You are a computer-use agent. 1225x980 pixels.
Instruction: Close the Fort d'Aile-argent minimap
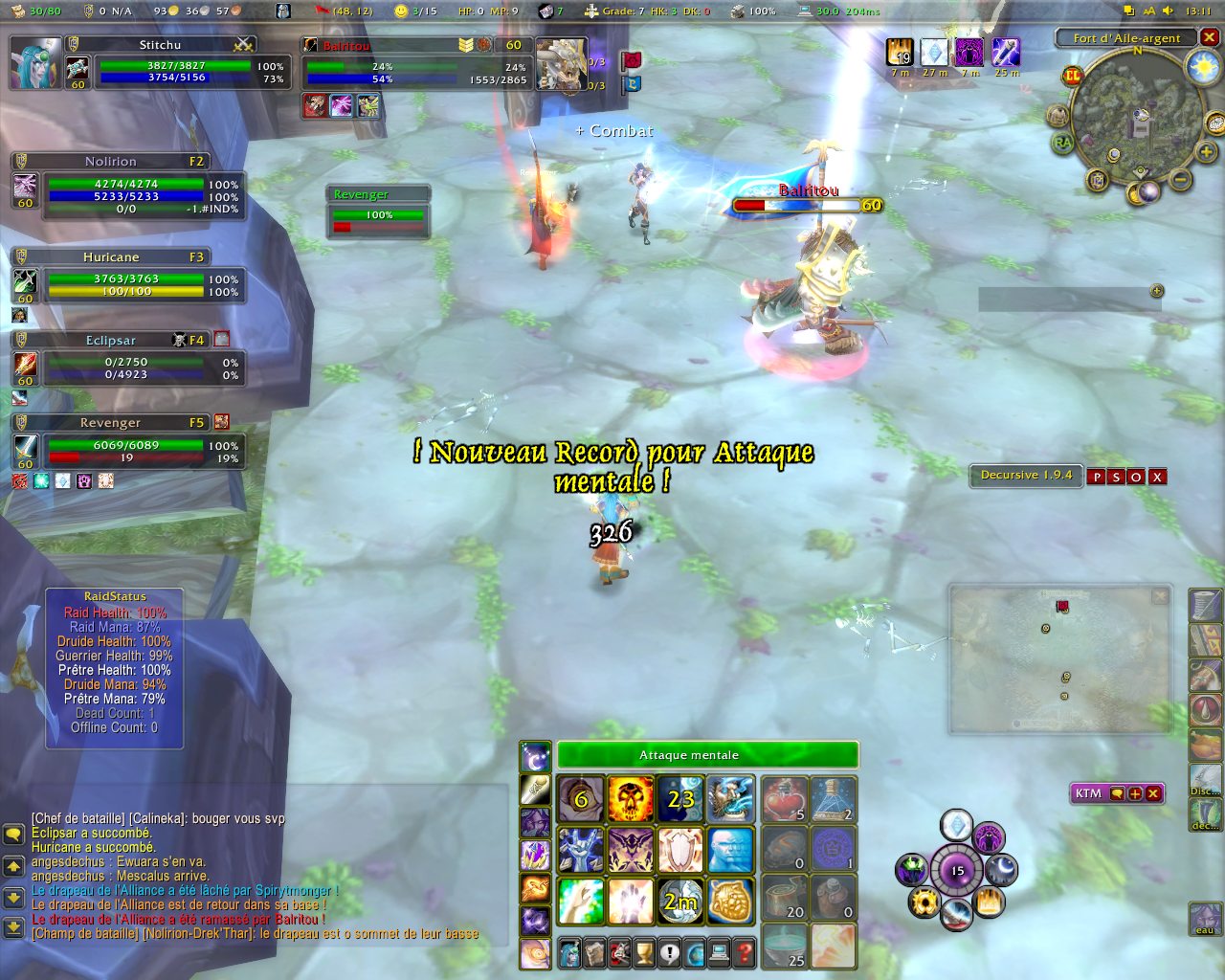tap(1210, 37)
